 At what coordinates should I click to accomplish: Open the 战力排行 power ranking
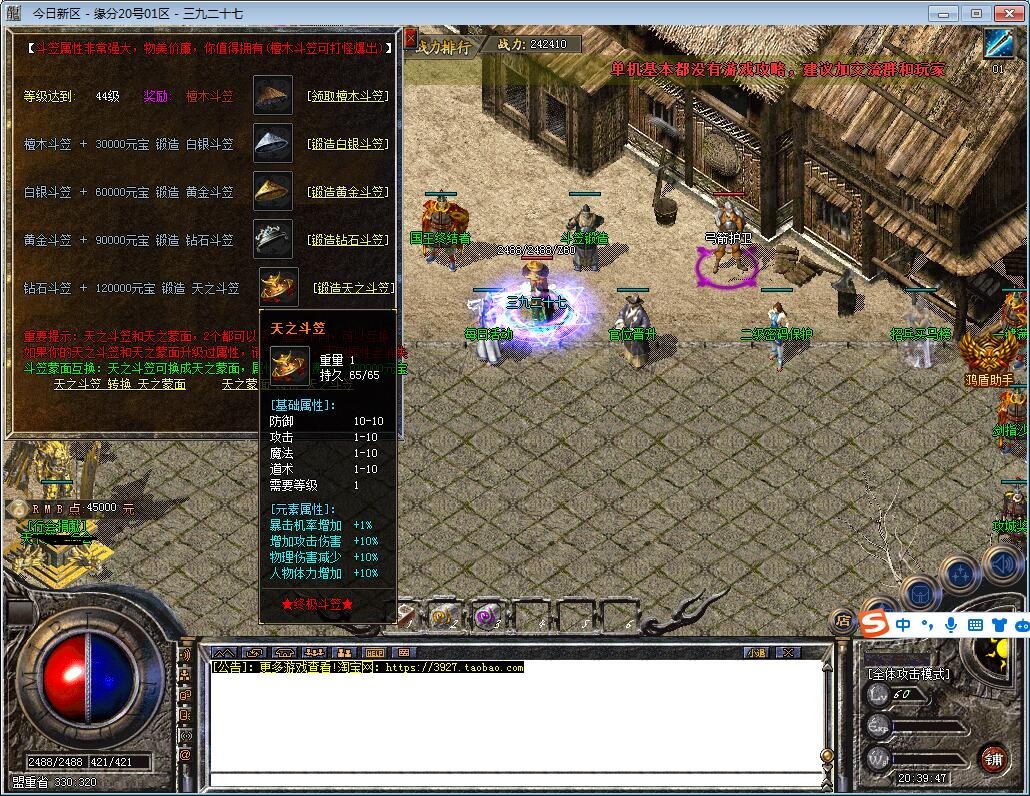[x=442, y=46]
